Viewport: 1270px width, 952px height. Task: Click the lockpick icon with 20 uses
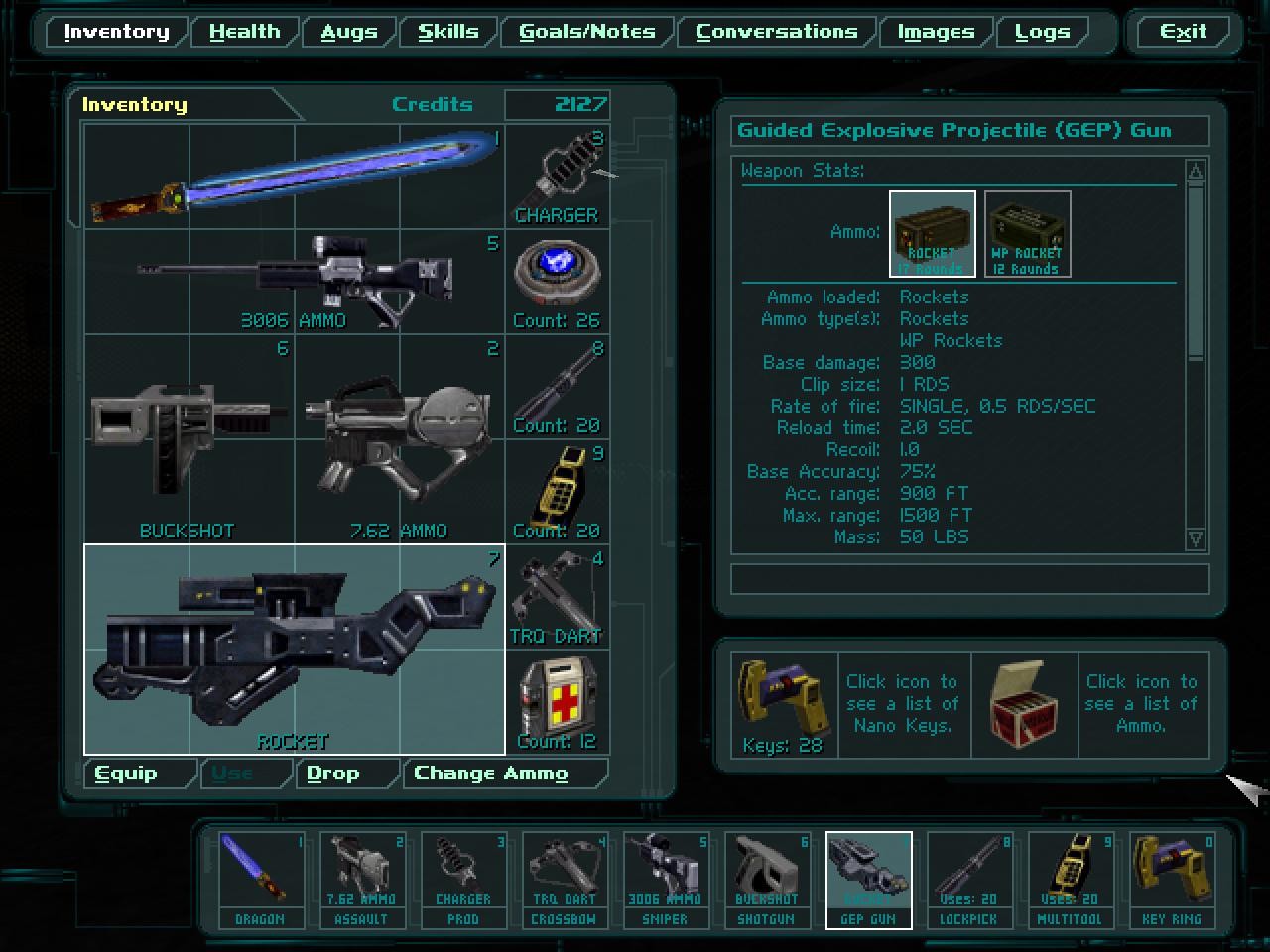(x=970, y=878)
